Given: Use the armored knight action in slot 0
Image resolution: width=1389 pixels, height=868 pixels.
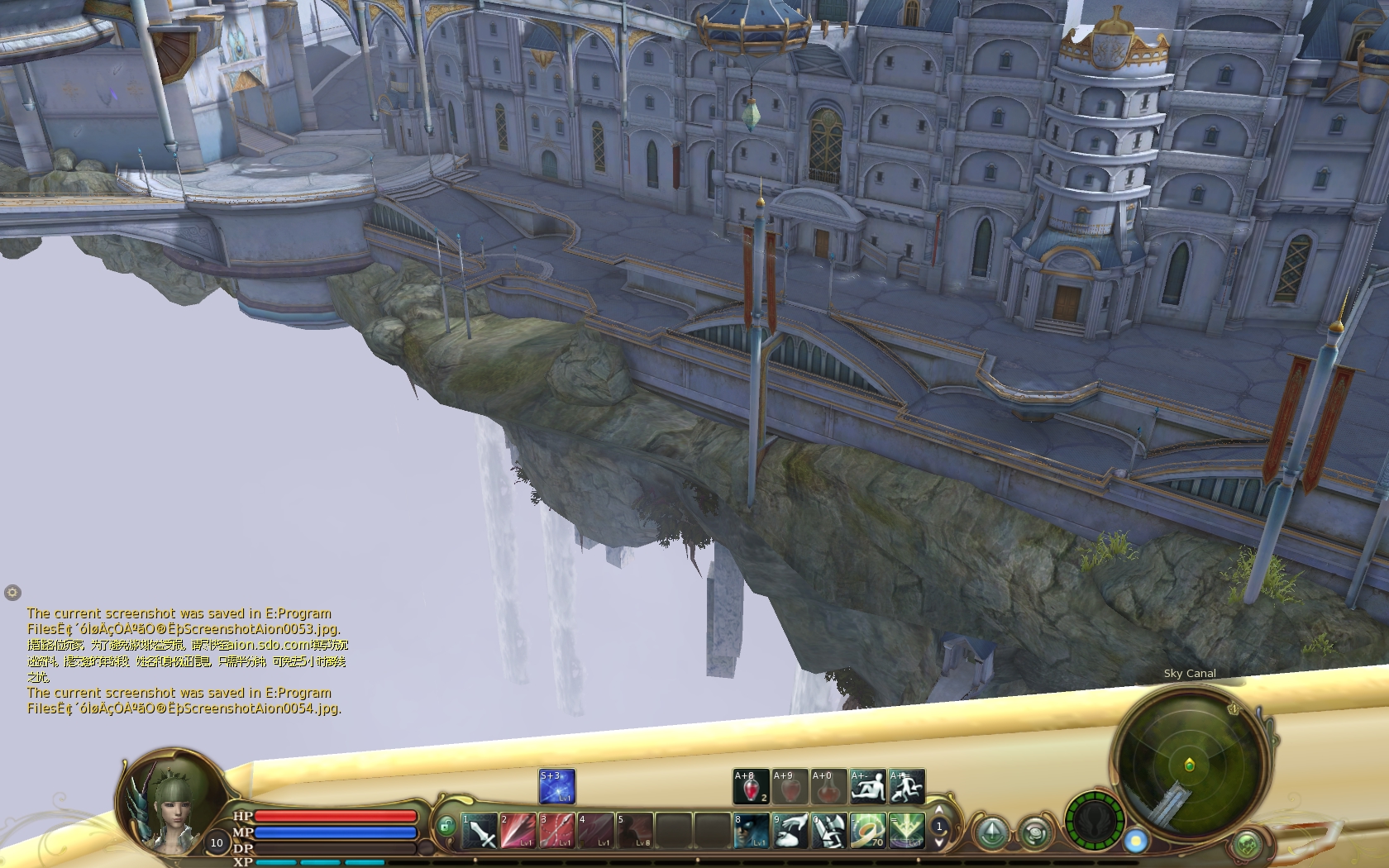Looking at the screenshot, I should (828, 831).
